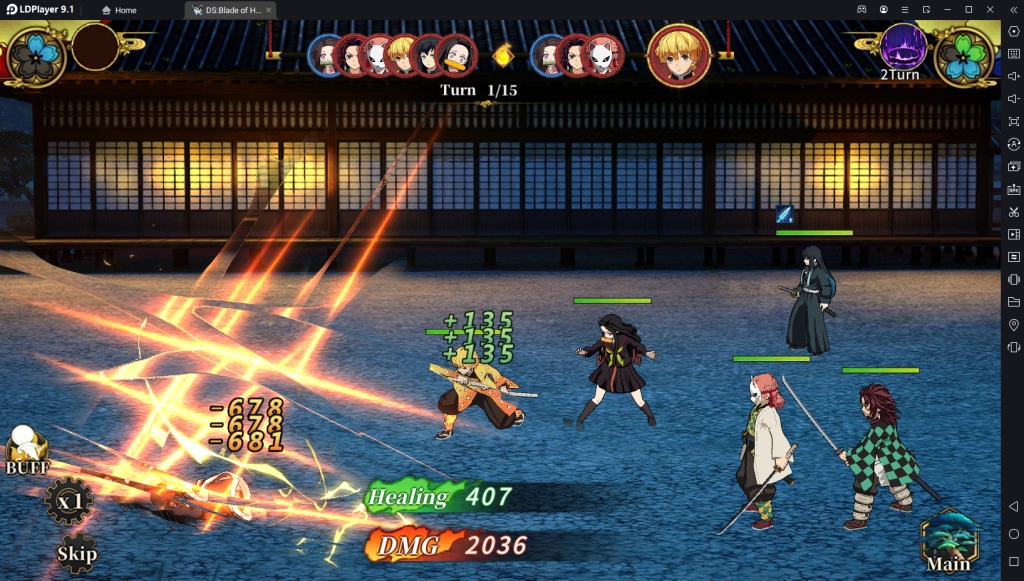Screen dimensions: 1024x581
Task: Close the DS:Blade of H... tab
Action: [x=268, y=10]
